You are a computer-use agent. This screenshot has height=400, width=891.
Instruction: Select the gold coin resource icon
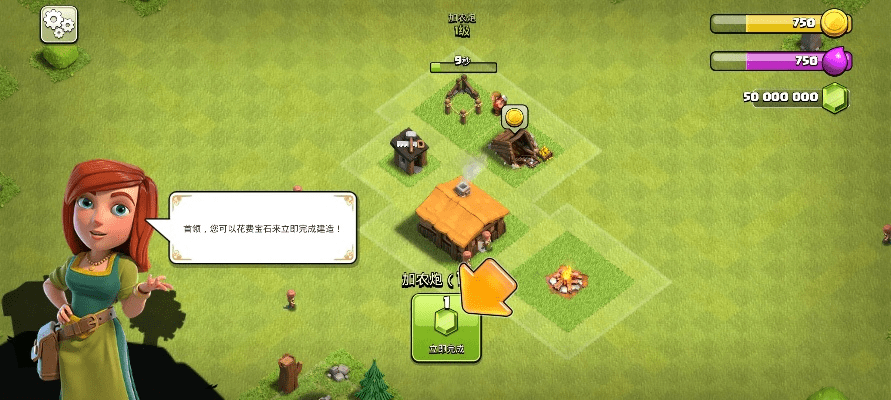point(834,22)
